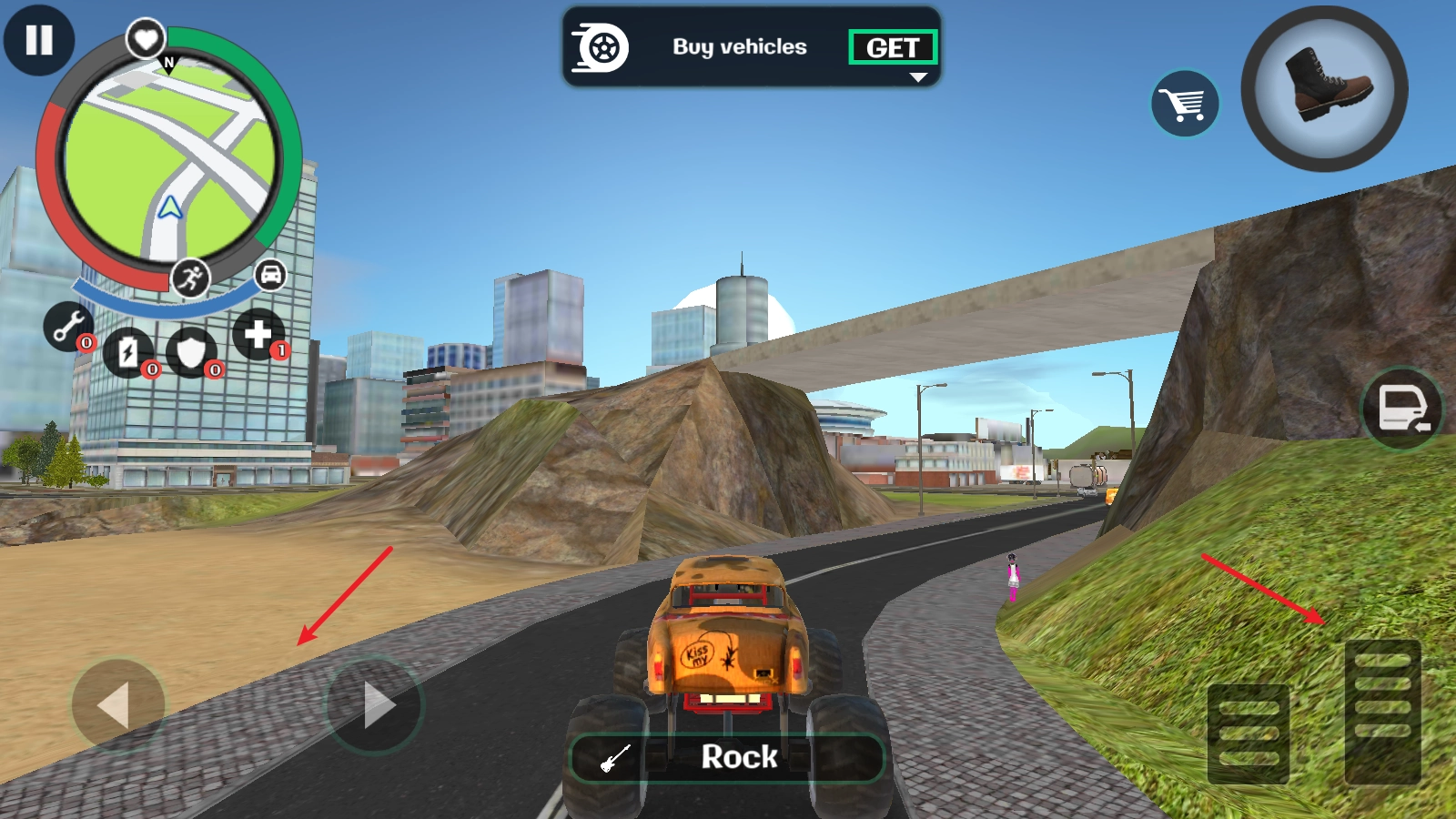This screenshot has width=1456, height=819.
Task: Steer left with the left arrow
Action: [x=117, y=705]
